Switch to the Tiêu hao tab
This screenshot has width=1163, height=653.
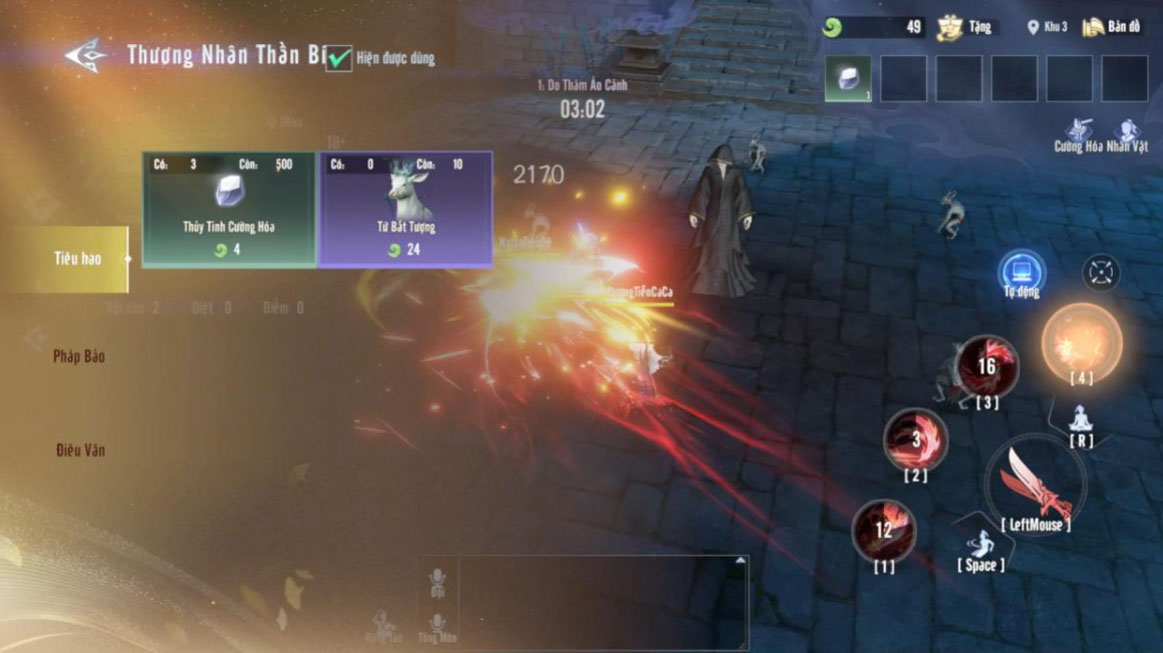[x=76, y=259]
